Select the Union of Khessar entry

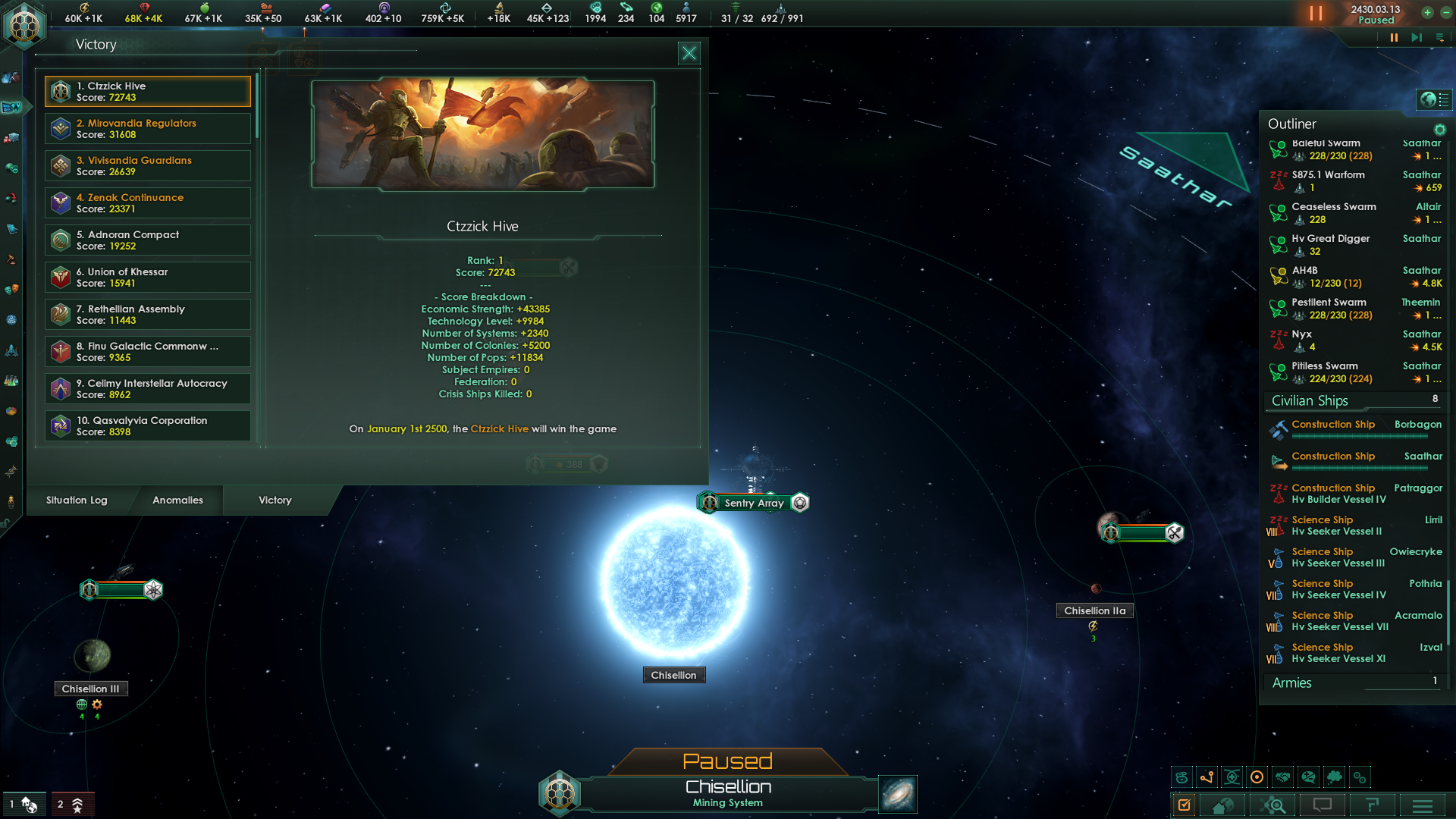(148, 277)
